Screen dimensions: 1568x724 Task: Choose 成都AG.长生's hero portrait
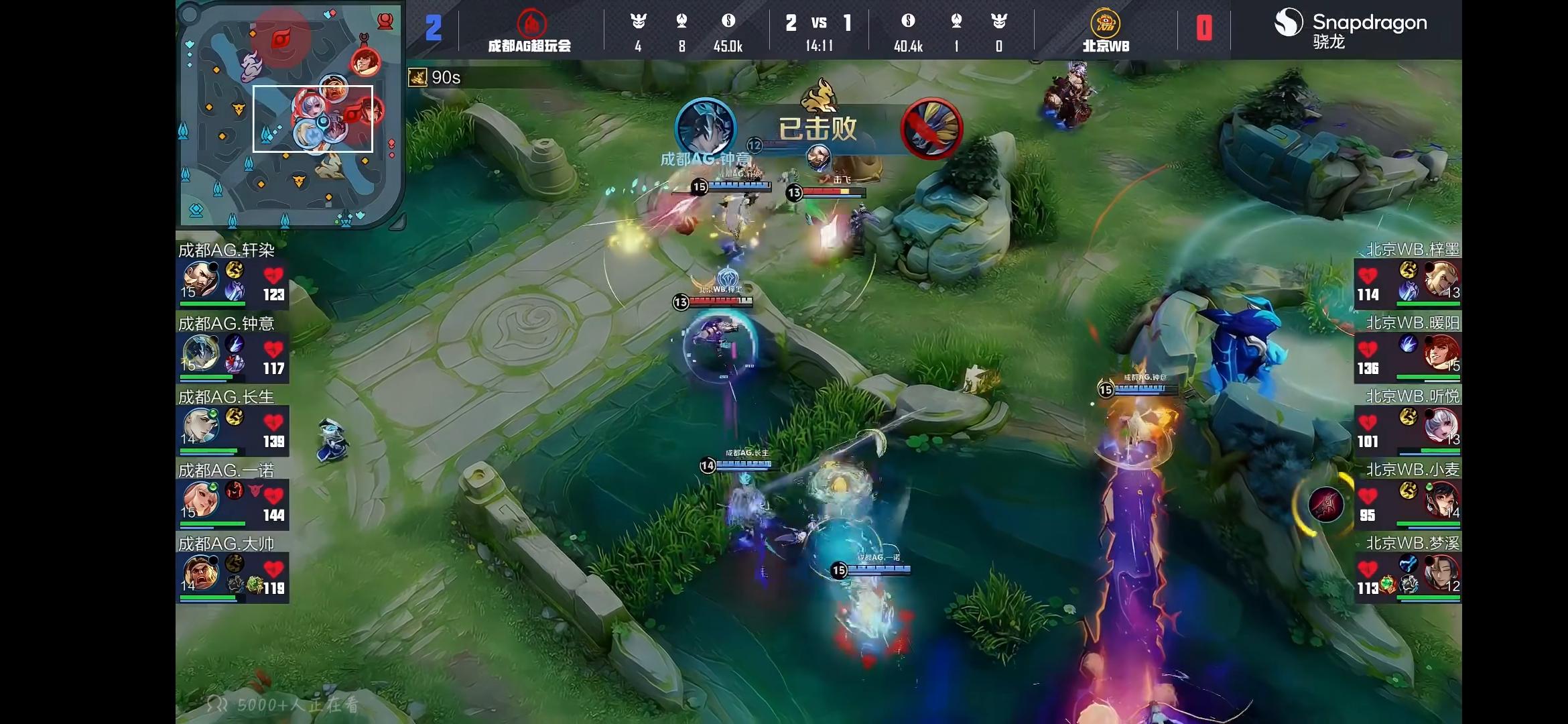[x=200, y=426]
